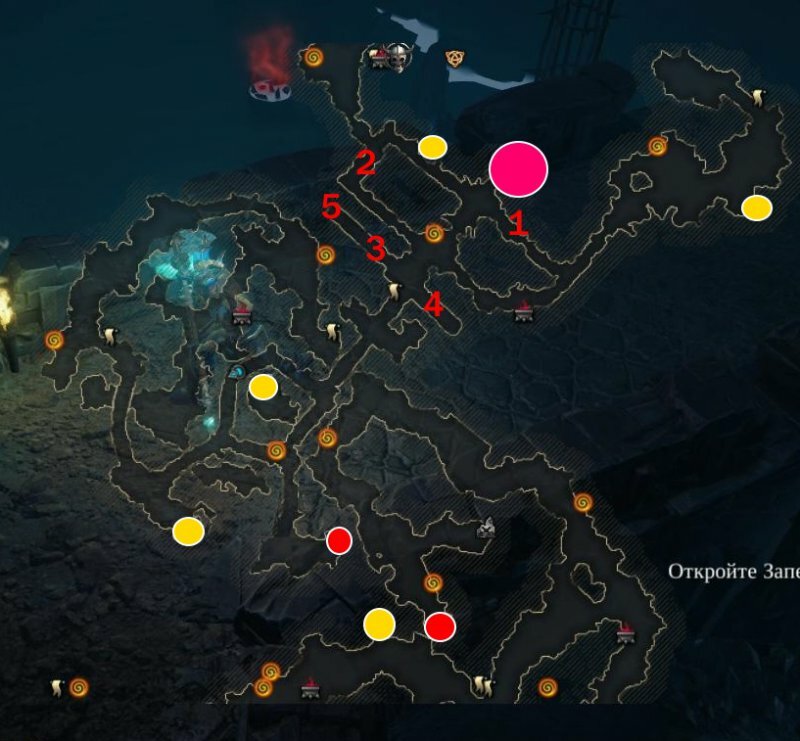Select the red number 1 map marker
The height and width of the screenshot is (741, 800).
tap(517, 223)
